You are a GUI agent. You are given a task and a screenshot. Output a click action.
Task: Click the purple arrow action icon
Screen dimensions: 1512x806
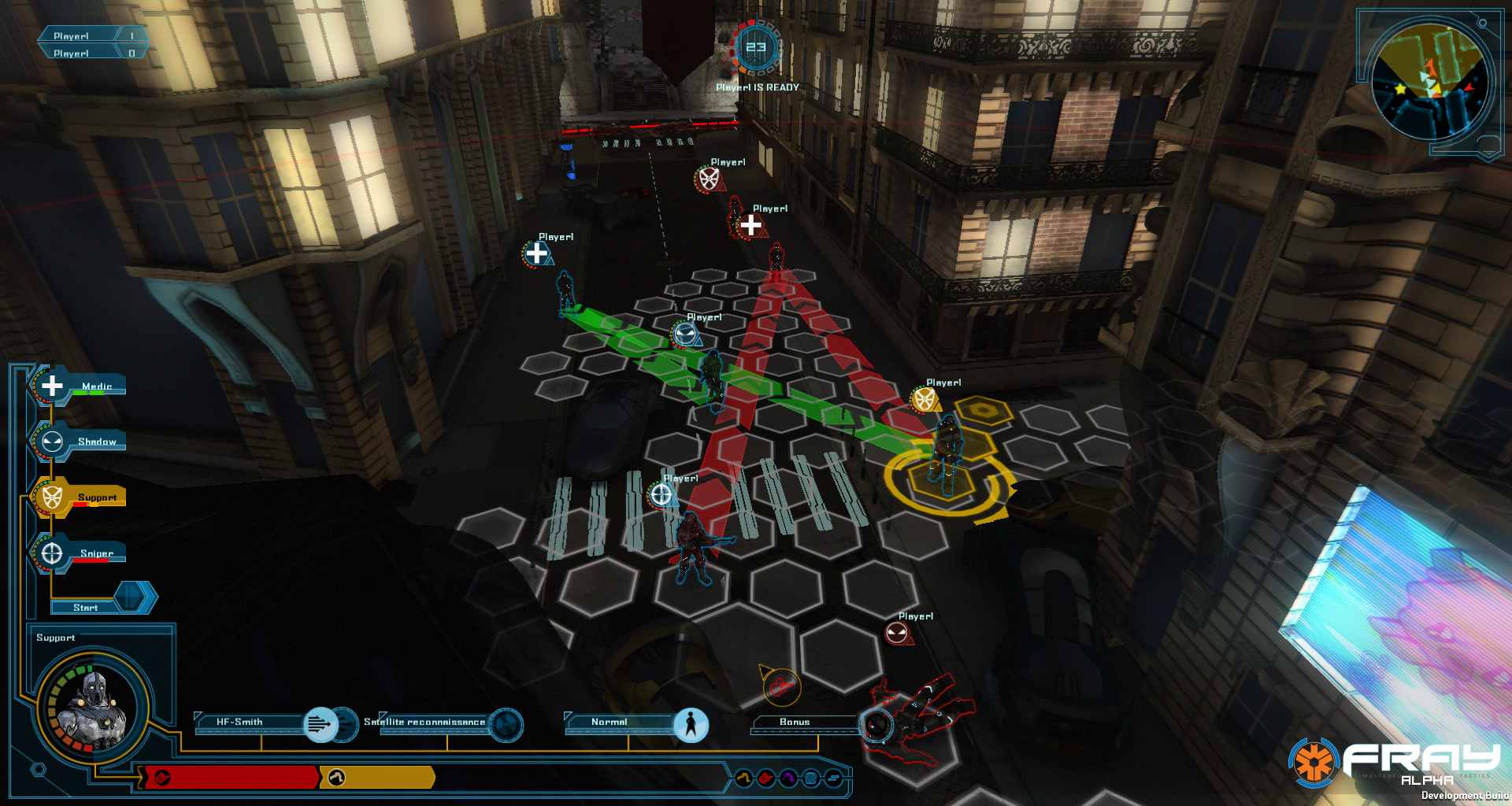[788, 778]
